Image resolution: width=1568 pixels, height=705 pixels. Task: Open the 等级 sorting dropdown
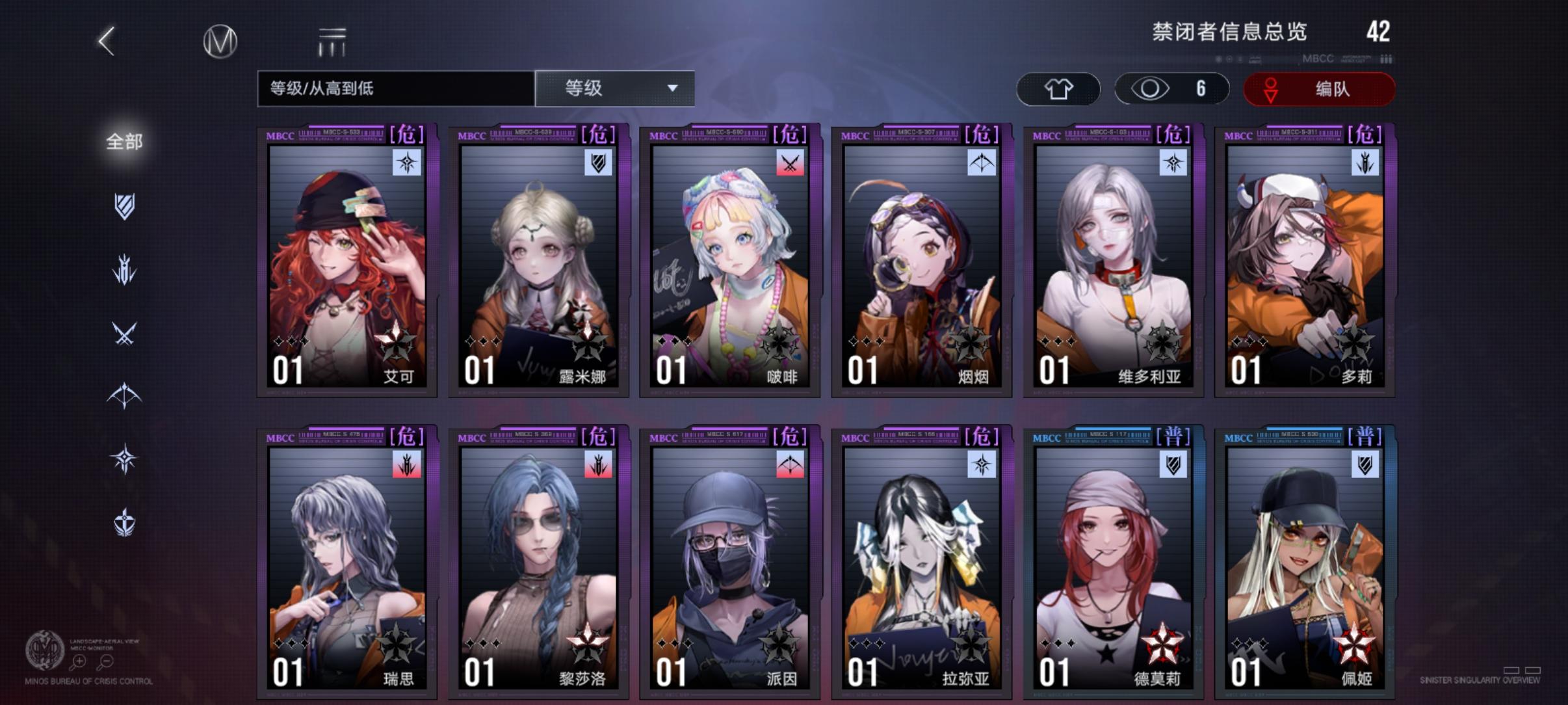click(x=614, y=88)
